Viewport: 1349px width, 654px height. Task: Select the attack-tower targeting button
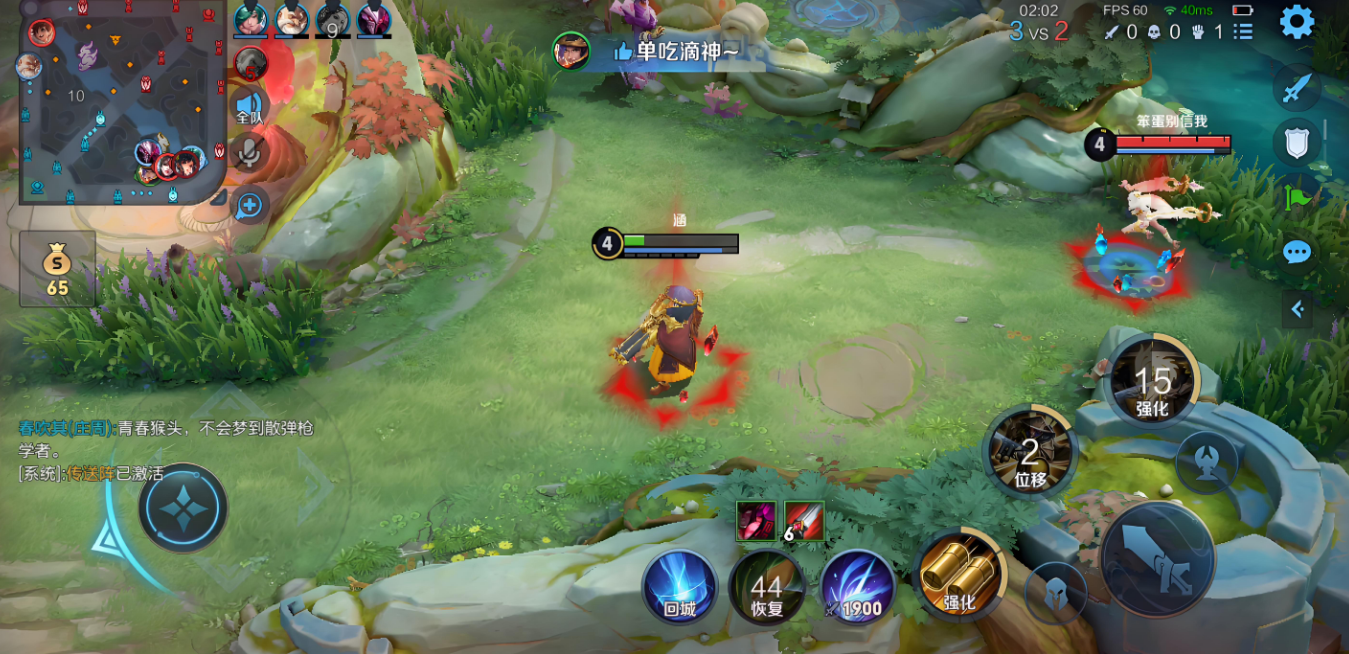1206,462
